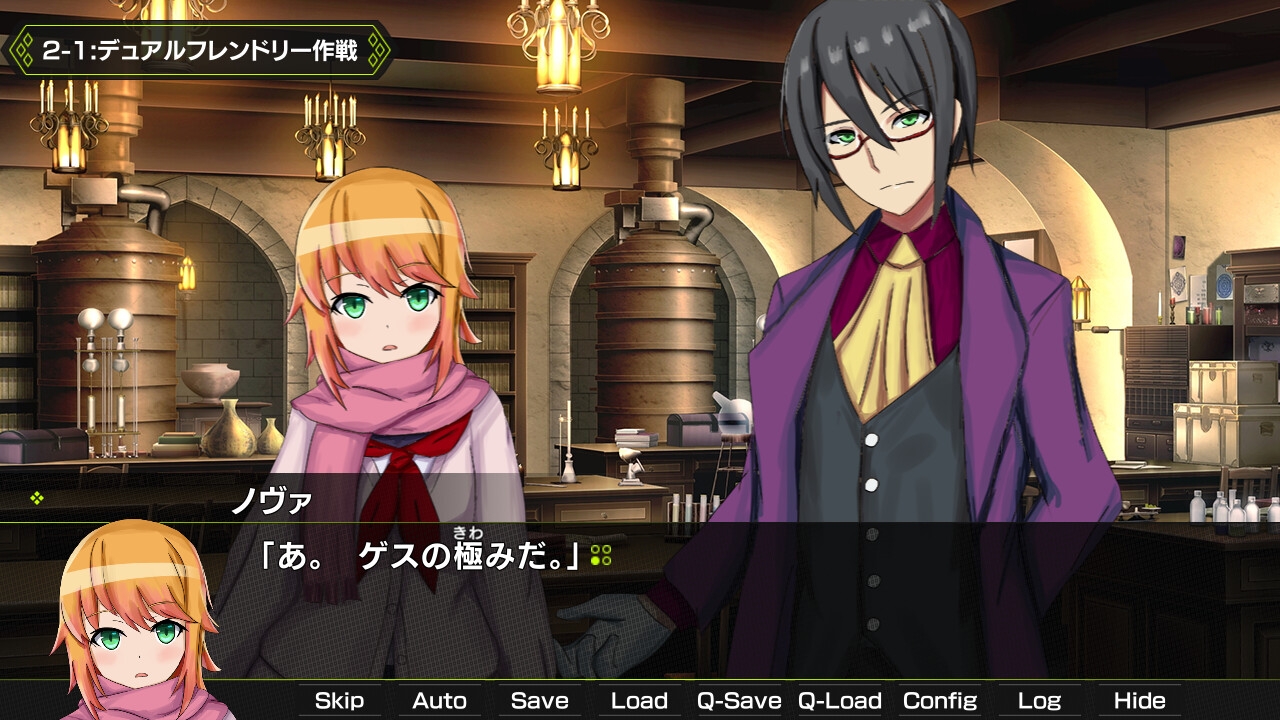Show the dialogue Log
Screen dimensions: 1280x720
click(1039, 701)
